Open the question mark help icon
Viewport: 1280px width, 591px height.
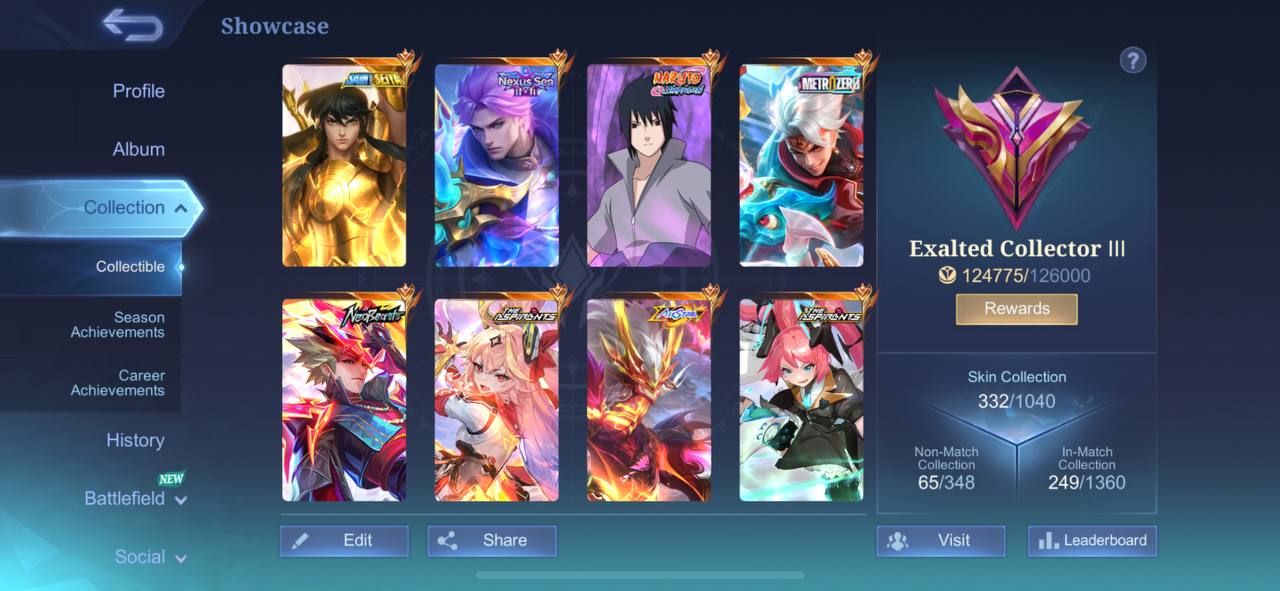tap(1132, 61)
